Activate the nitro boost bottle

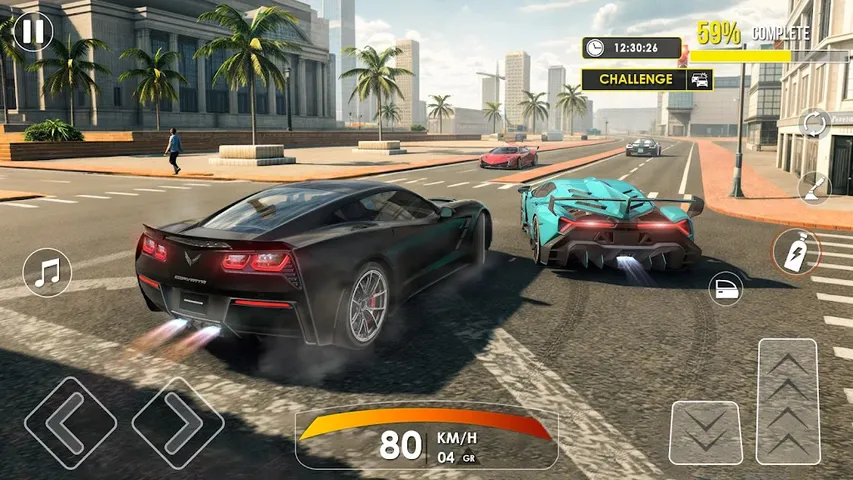(796, 251)
